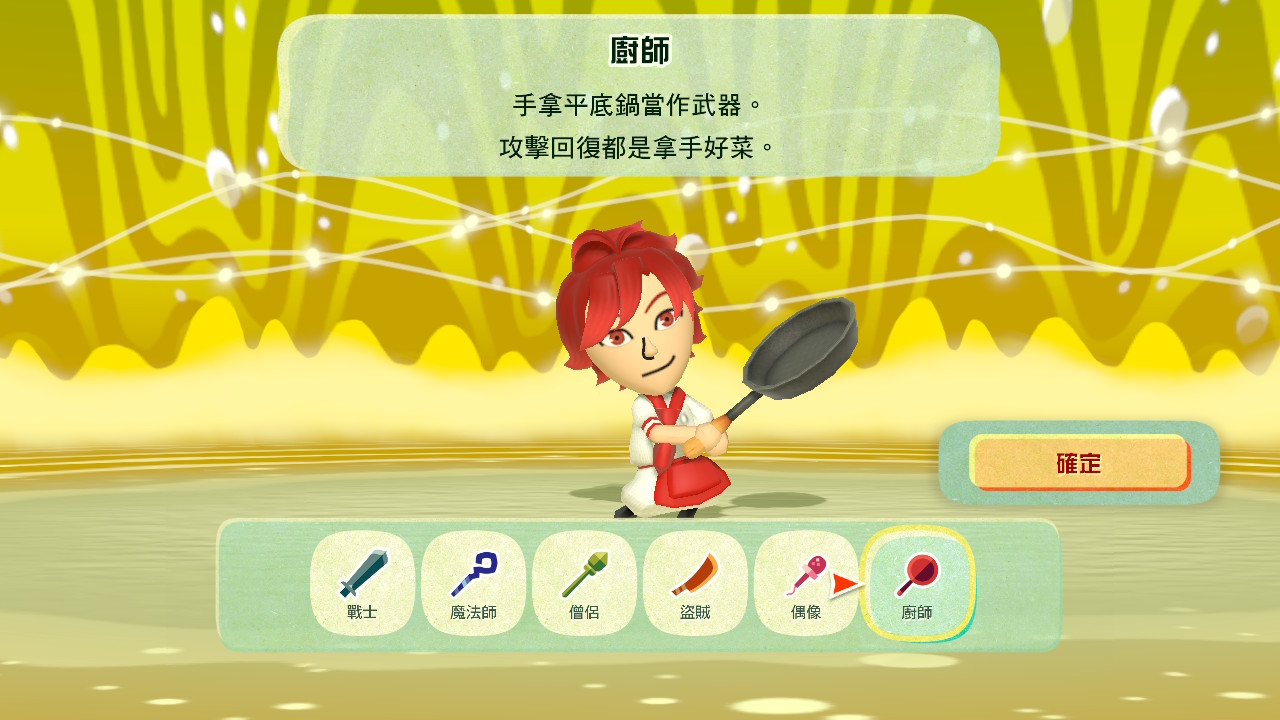This screenshot has width=1280, height=720.
Task: Click the highlighted 廚師 chef job tile
Action: [x=917, y=584]
